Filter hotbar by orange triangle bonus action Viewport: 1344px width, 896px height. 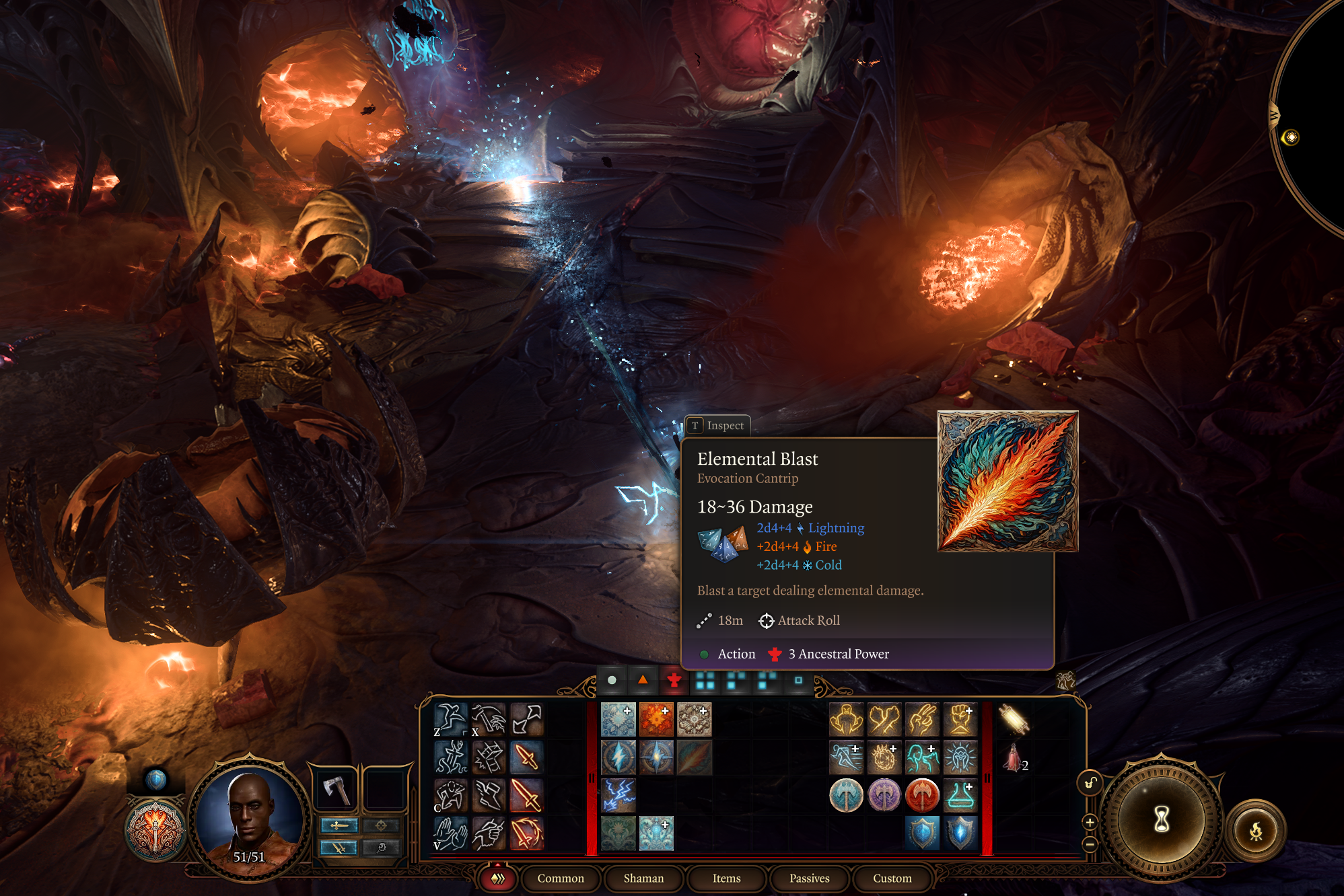[643, 680]
